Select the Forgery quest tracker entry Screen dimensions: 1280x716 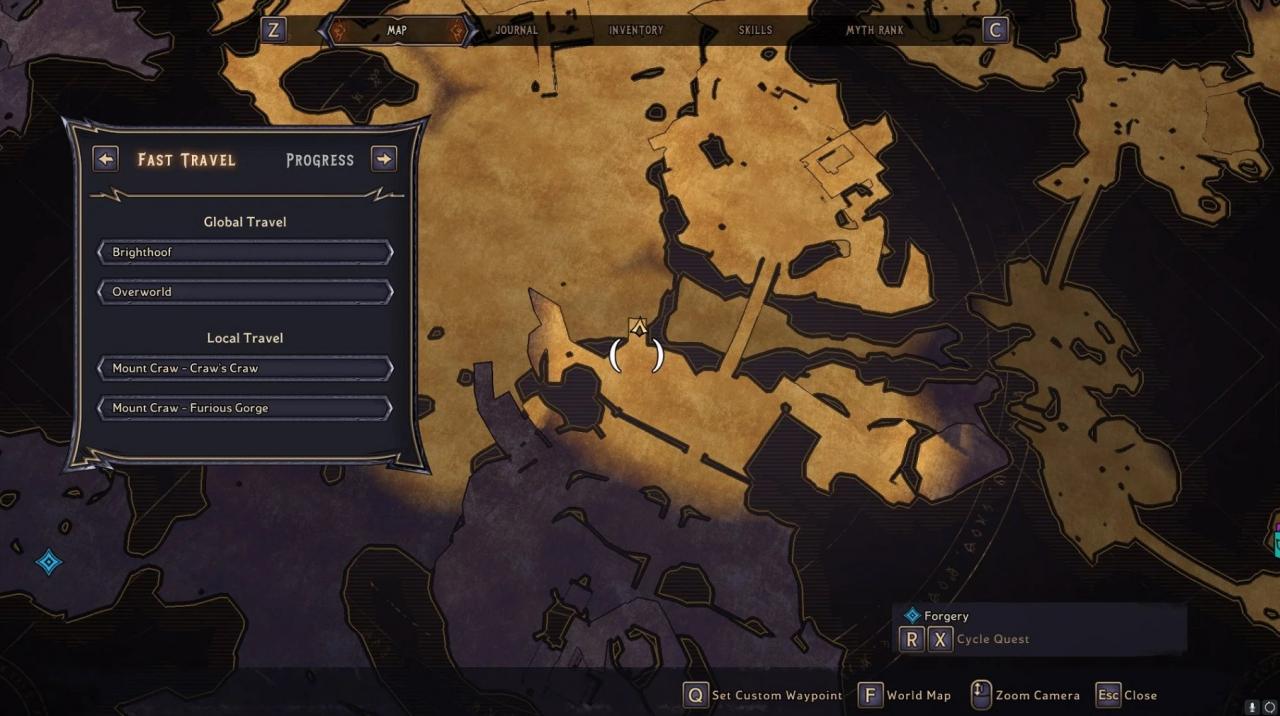(x=945, y=616)
